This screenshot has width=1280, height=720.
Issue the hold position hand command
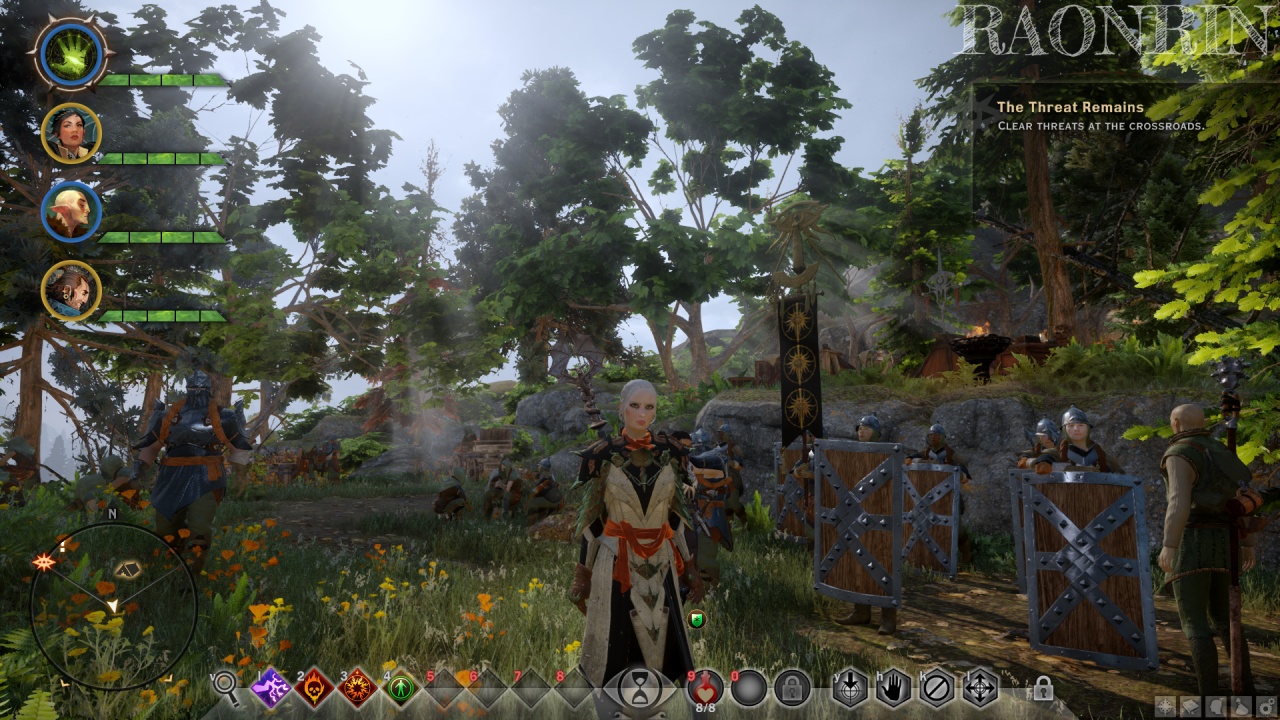894,688
